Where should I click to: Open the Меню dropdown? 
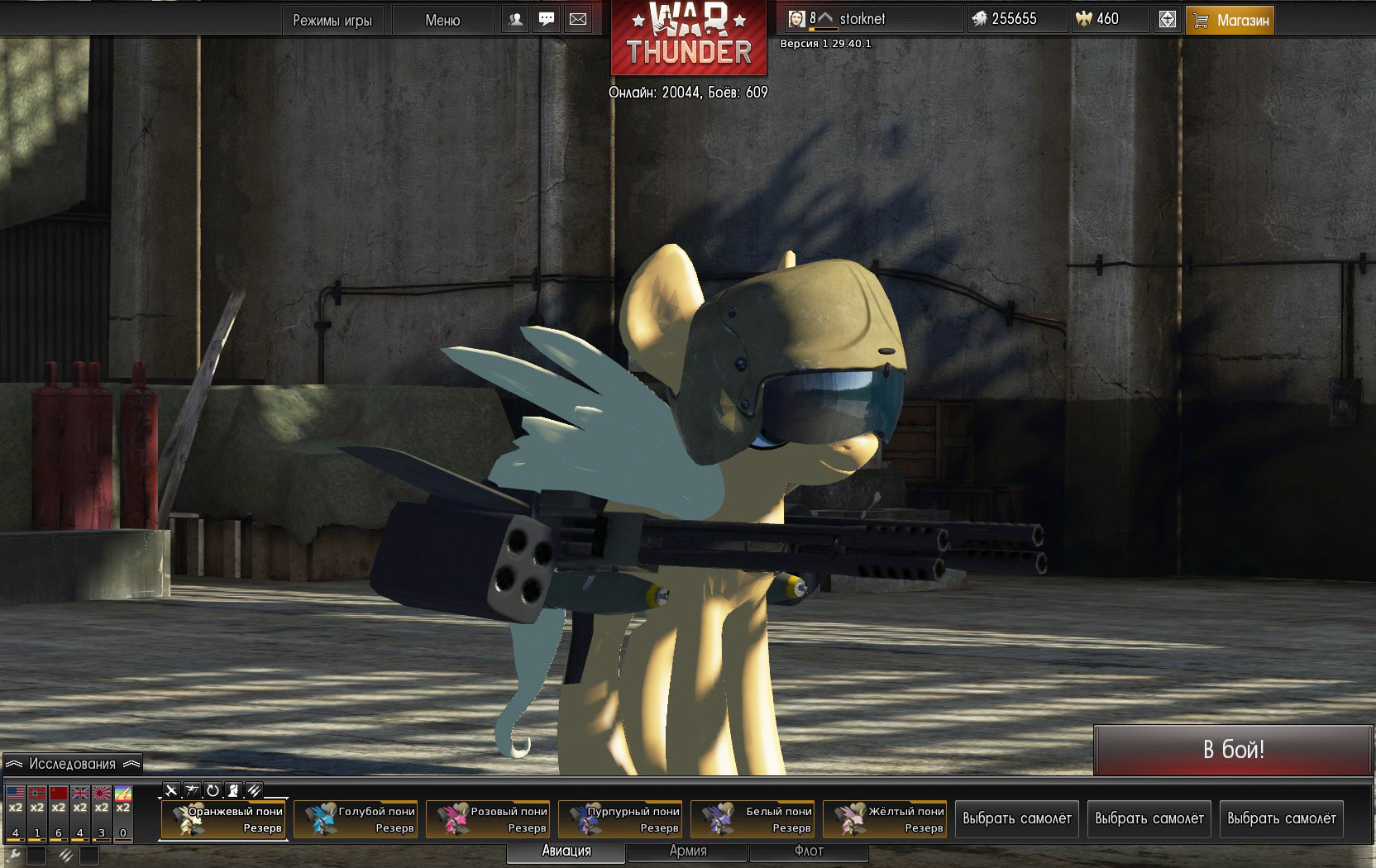442,20
